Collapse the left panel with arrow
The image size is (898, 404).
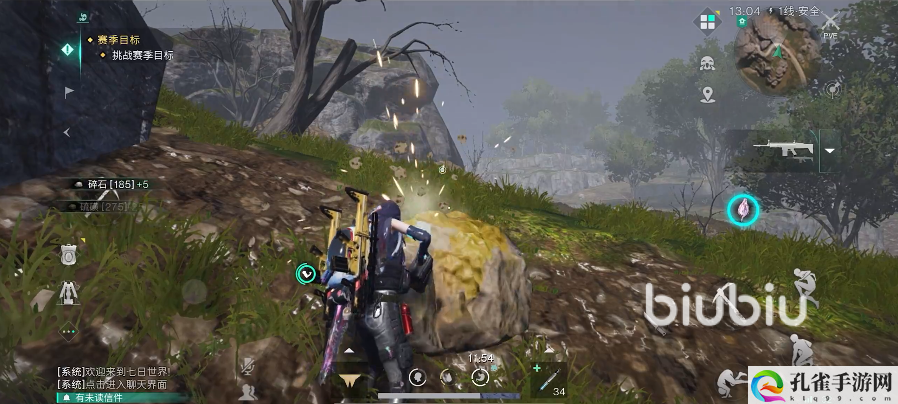[x=67, y=131]
